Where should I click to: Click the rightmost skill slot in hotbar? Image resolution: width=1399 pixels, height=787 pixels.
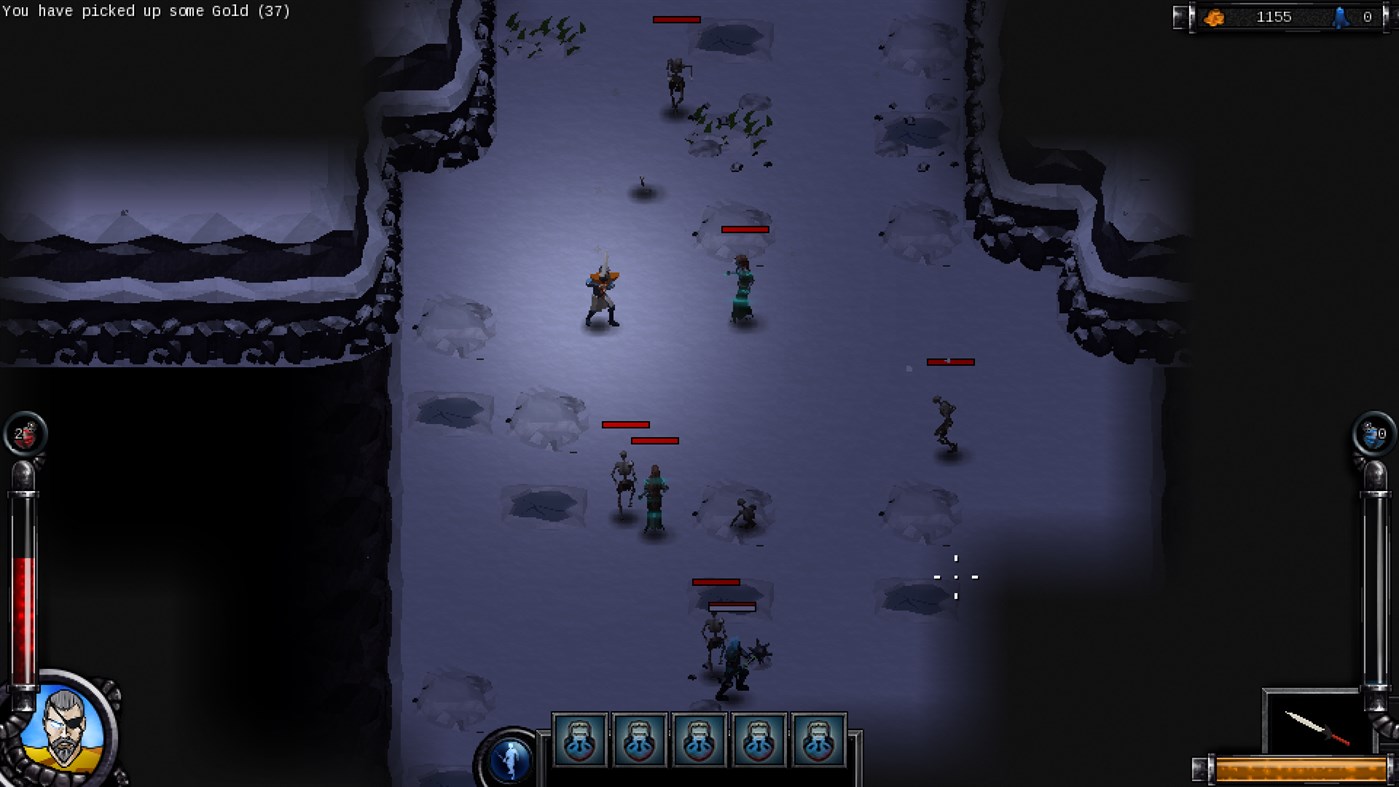click(819, 739)
